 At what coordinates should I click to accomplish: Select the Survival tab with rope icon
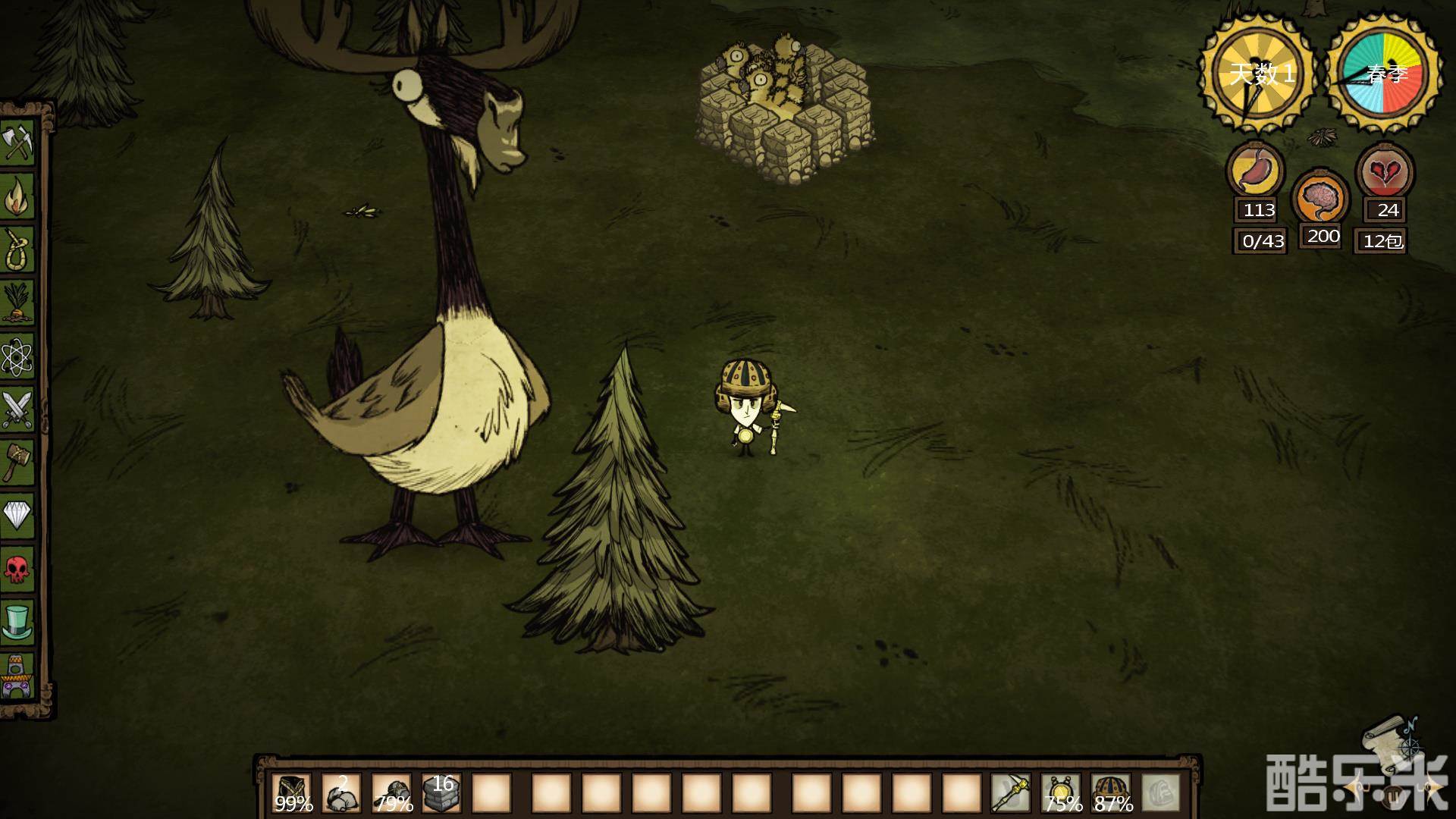click(x=17, y=249)
